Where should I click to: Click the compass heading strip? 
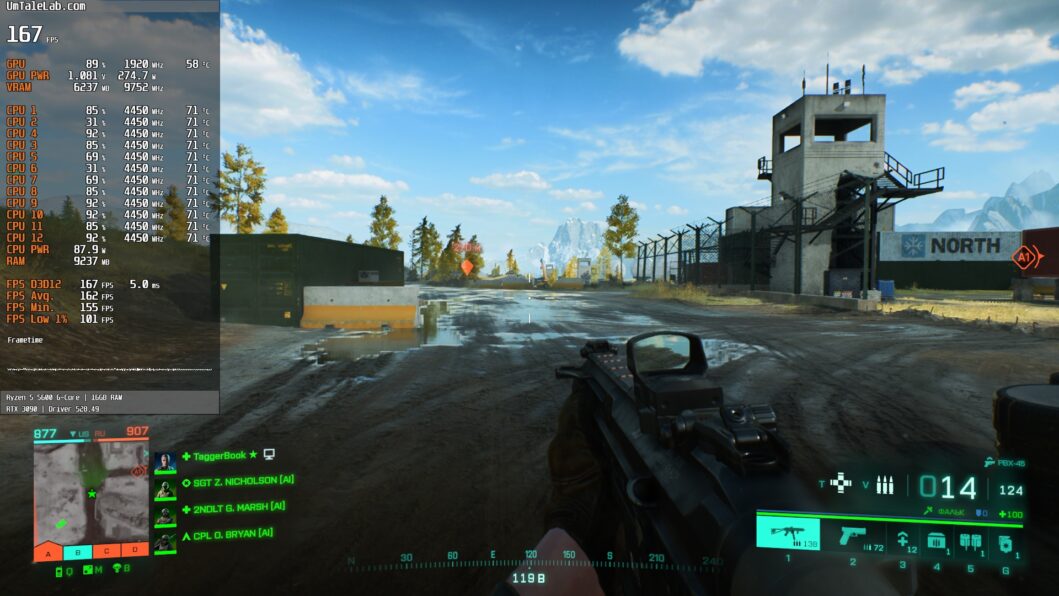pos(528,558)
